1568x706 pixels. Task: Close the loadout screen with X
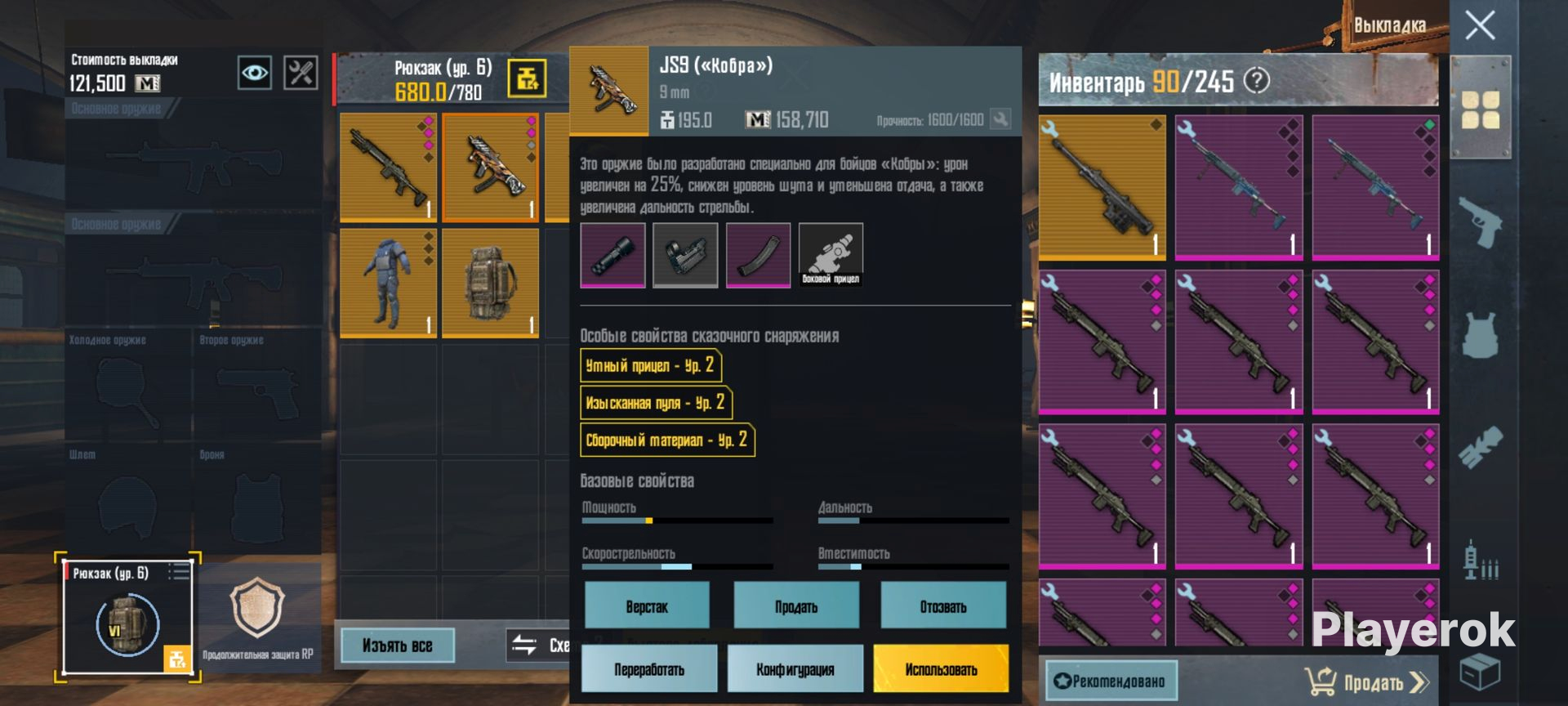(1479, 25)
